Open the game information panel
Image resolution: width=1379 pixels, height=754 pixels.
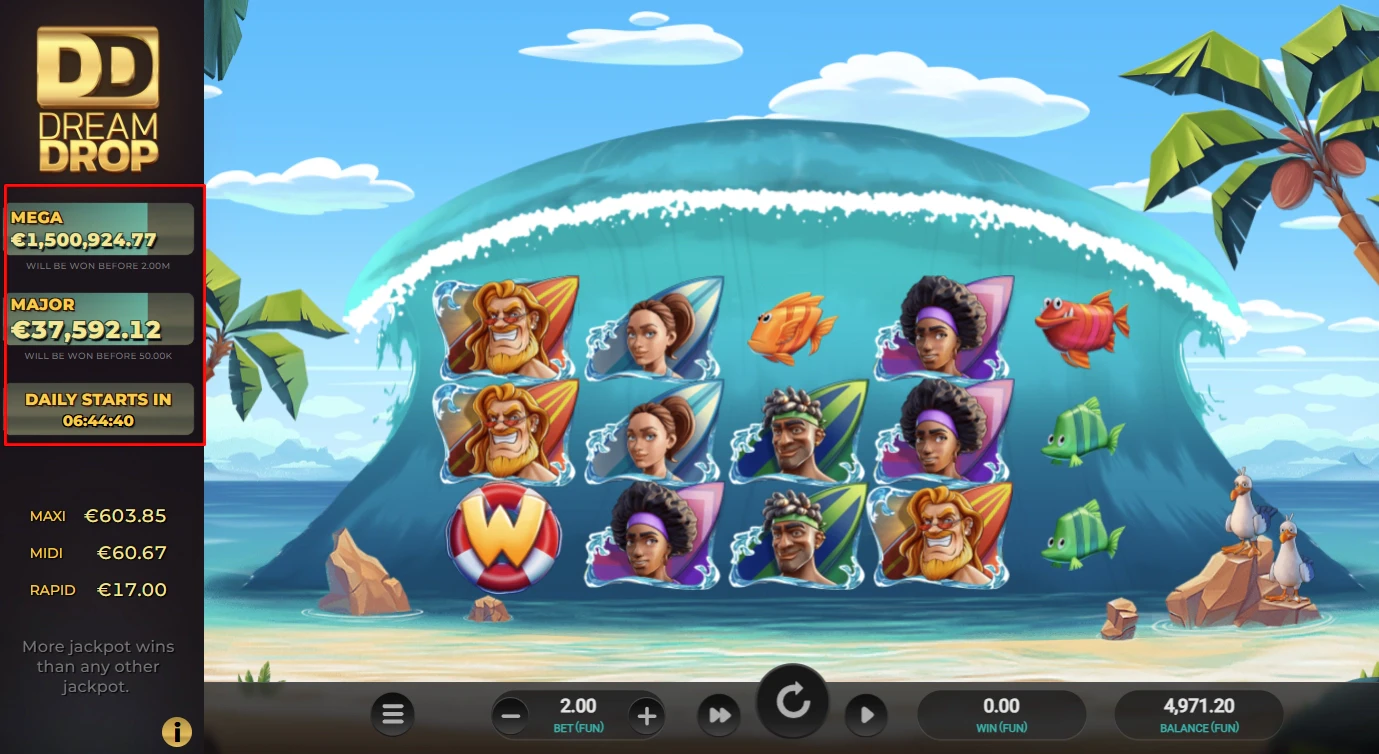pyautogui.click(x=177, y=731)
